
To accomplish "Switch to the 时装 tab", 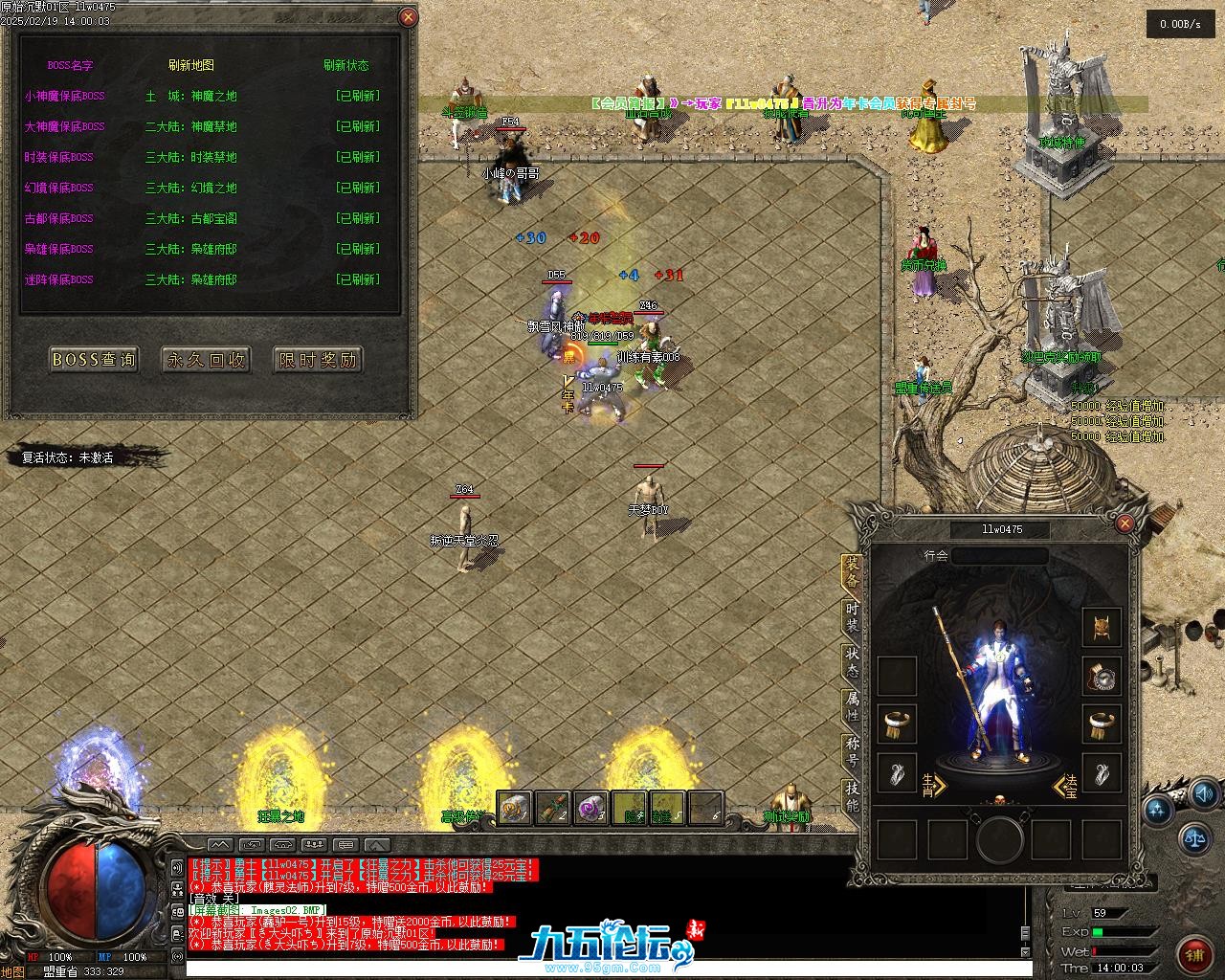I will pyautogui.click(x=852, y=616).
